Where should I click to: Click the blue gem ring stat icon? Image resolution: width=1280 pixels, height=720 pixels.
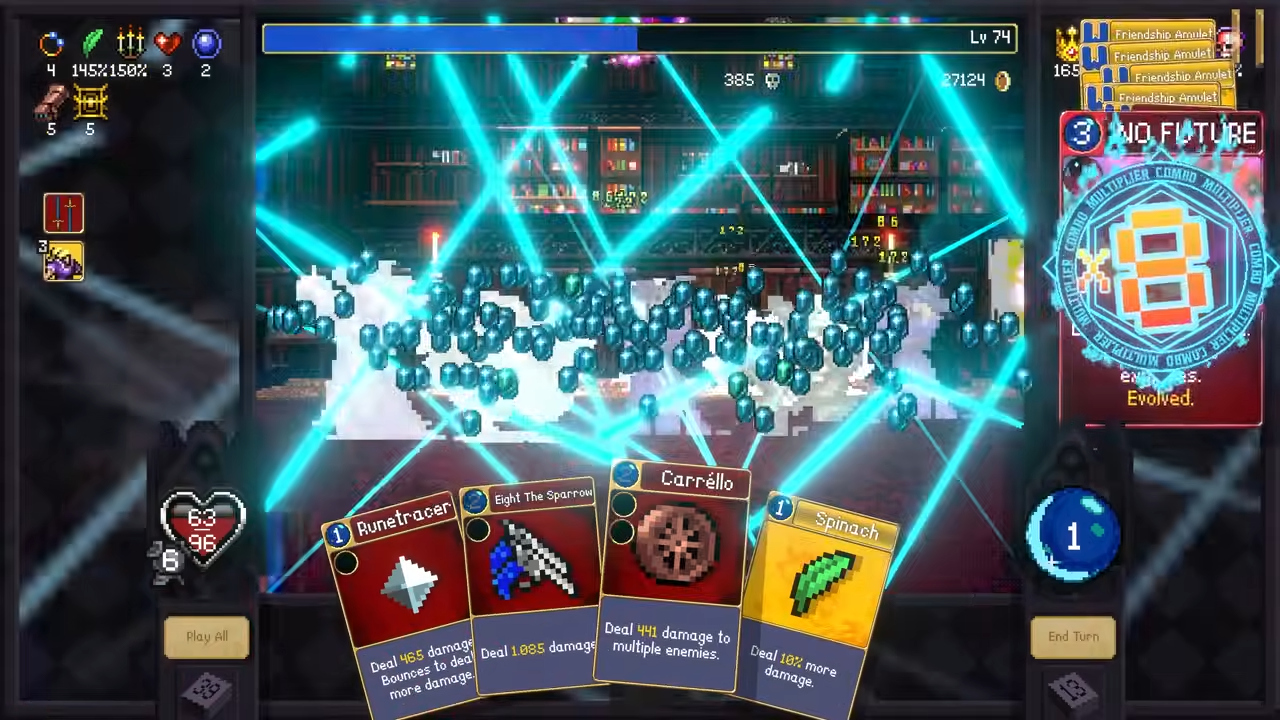[x=51, y=43]
